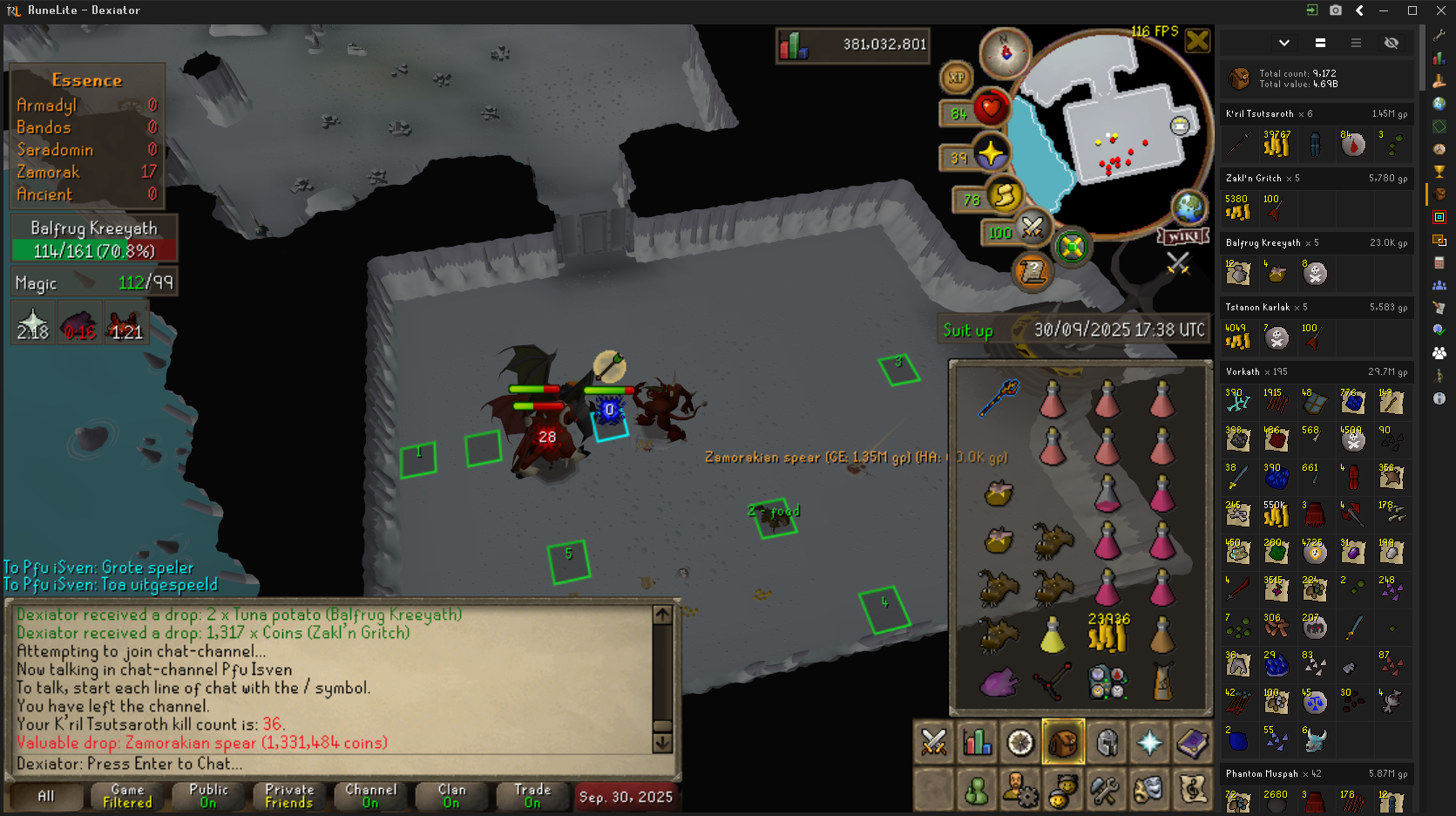1456x816 pixels.
Task: Open the Prayer star tab
Action: (x=1149, y=743)
